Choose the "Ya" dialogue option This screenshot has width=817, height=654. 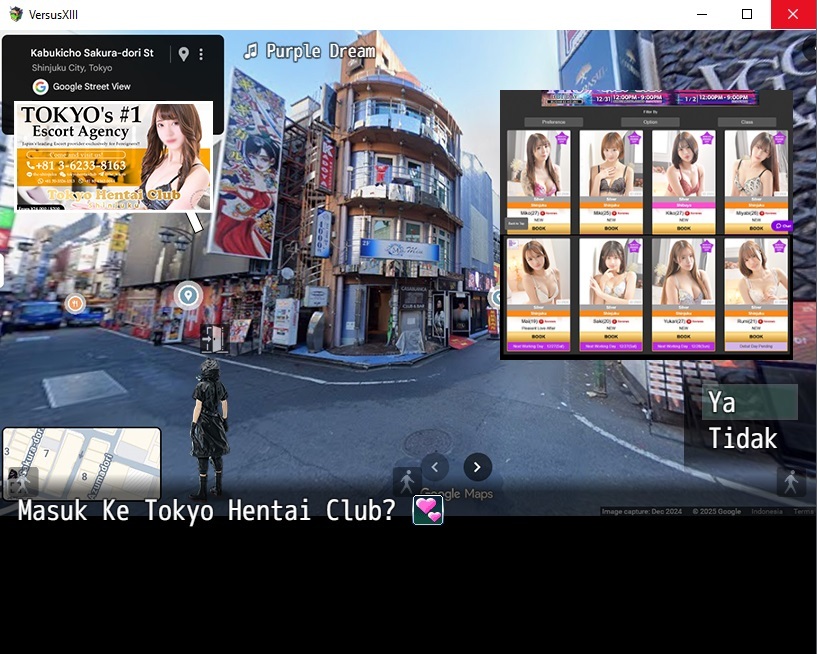749,402
